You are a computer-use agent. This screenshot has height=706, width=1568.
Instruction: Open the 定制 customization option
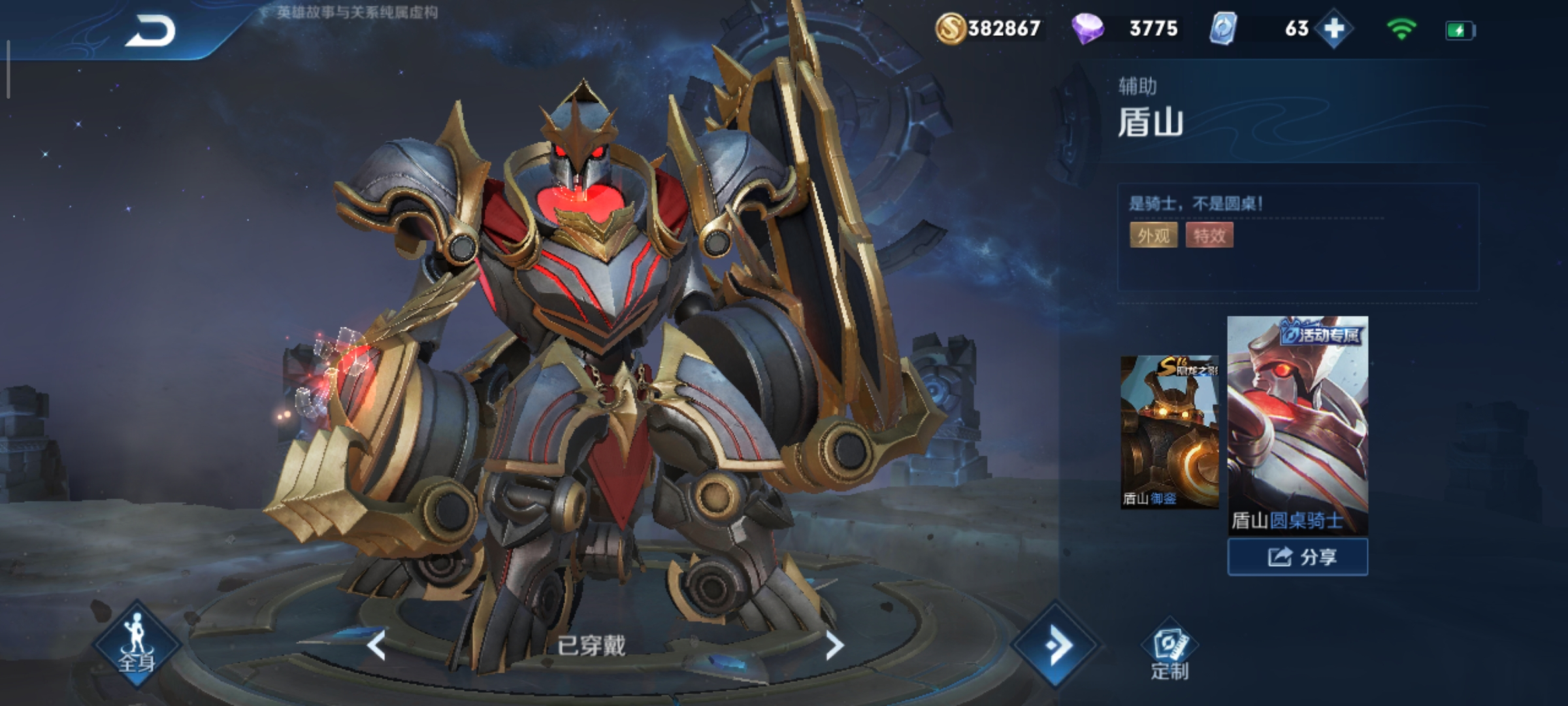pyautogui.click(x=1169, y=654)
